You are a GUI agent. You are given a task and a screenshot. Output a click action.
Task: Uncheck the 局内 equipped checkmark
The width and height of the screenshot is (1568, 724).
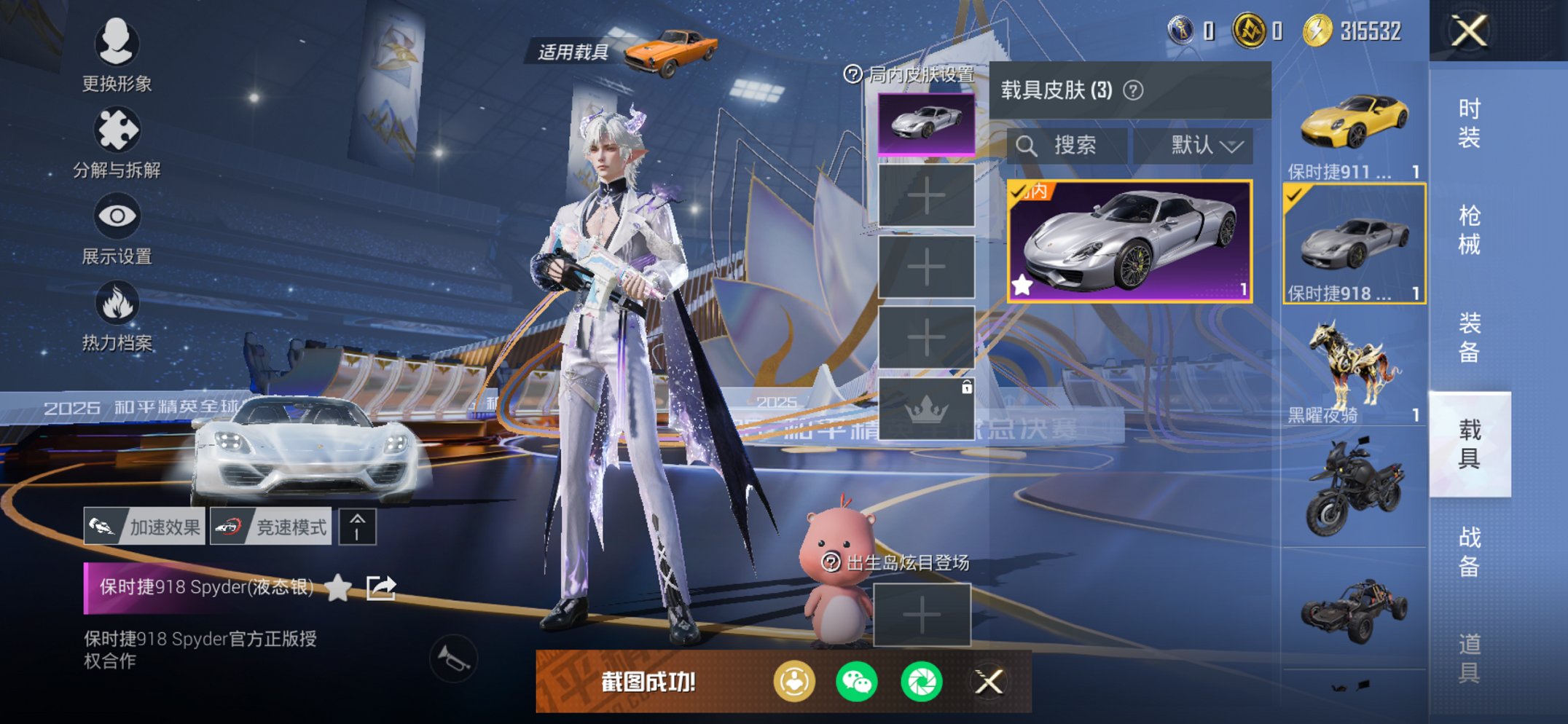[x=1020, y=194]
